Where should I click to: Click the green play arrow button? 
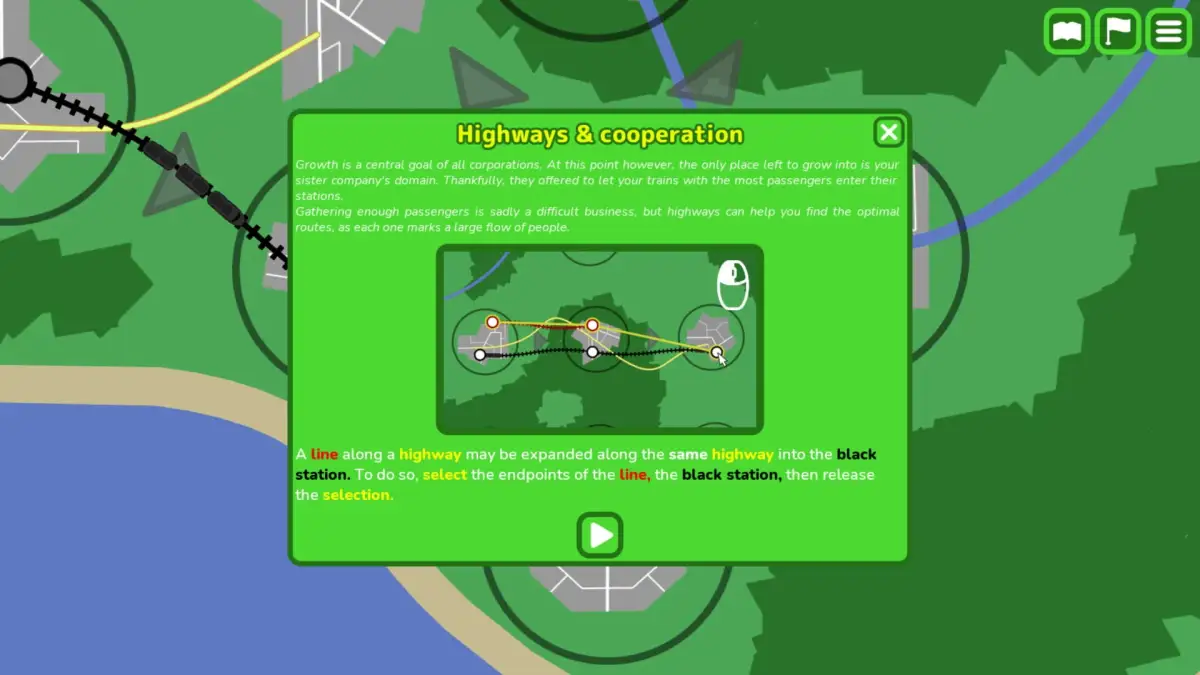point(600,535)
